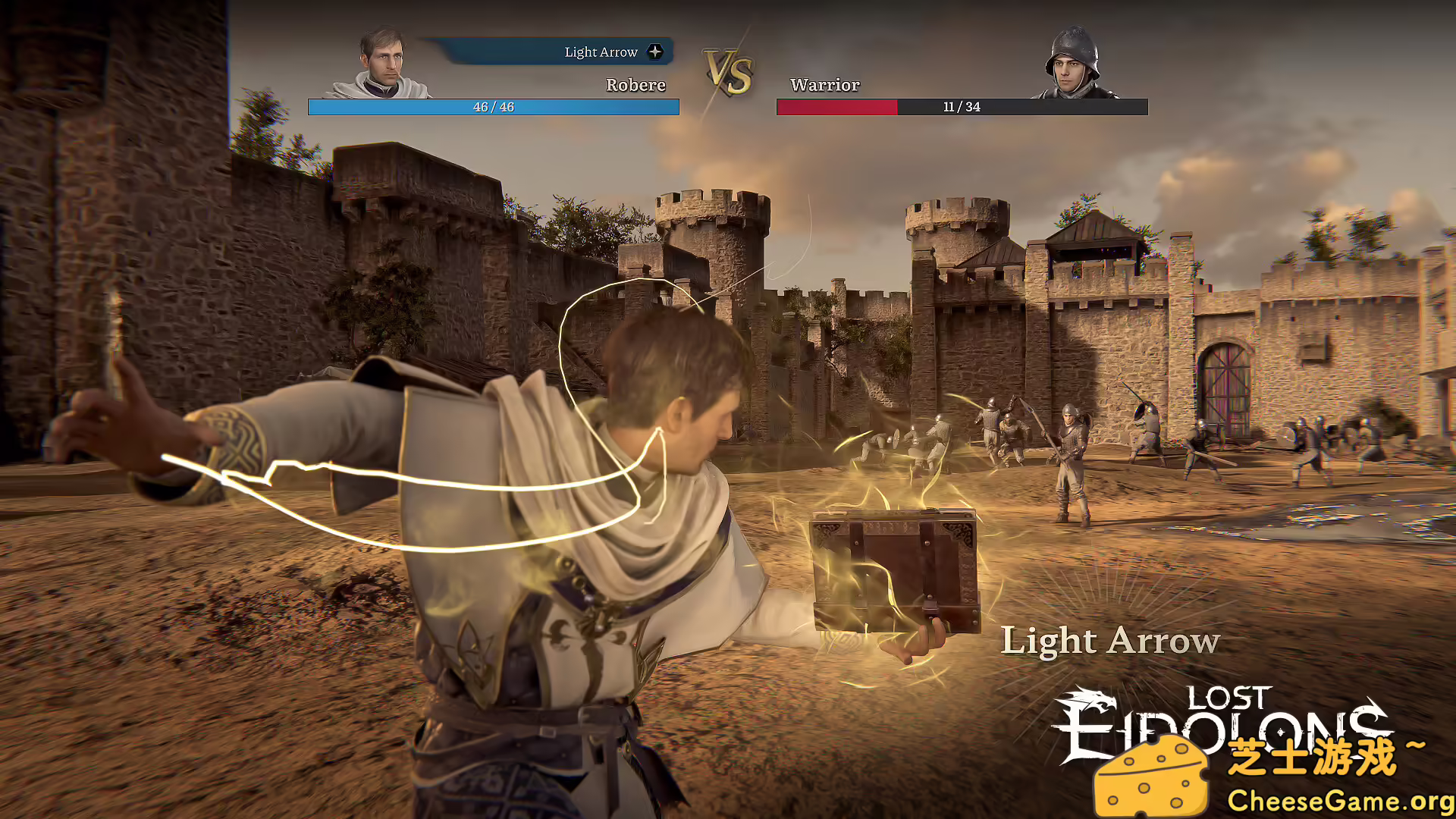Select the Warrior name label
This screenshot has height=819, width=1456.
[x=824, y=85]
